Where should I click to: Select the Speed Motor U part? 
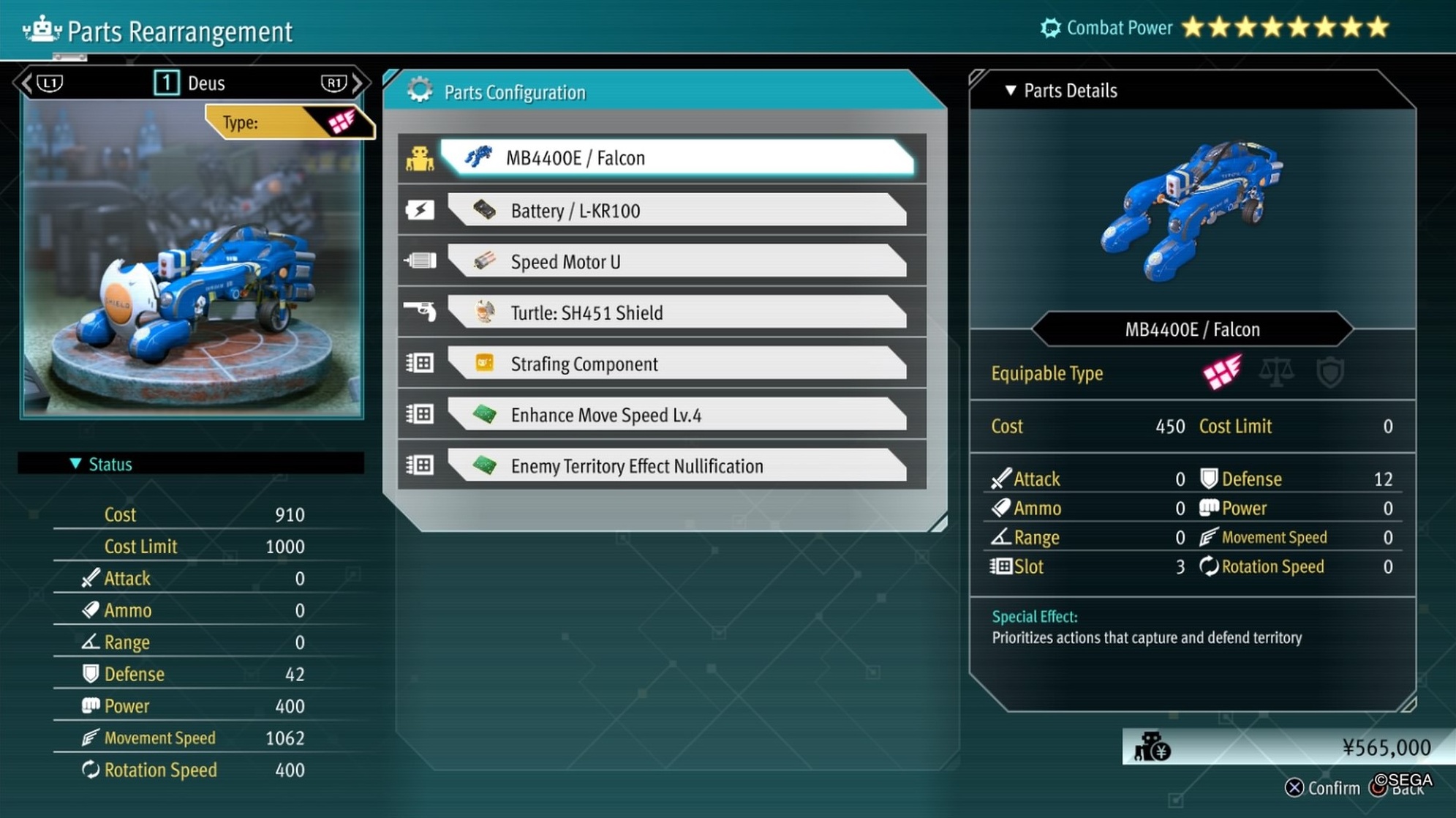coord(676,262)
